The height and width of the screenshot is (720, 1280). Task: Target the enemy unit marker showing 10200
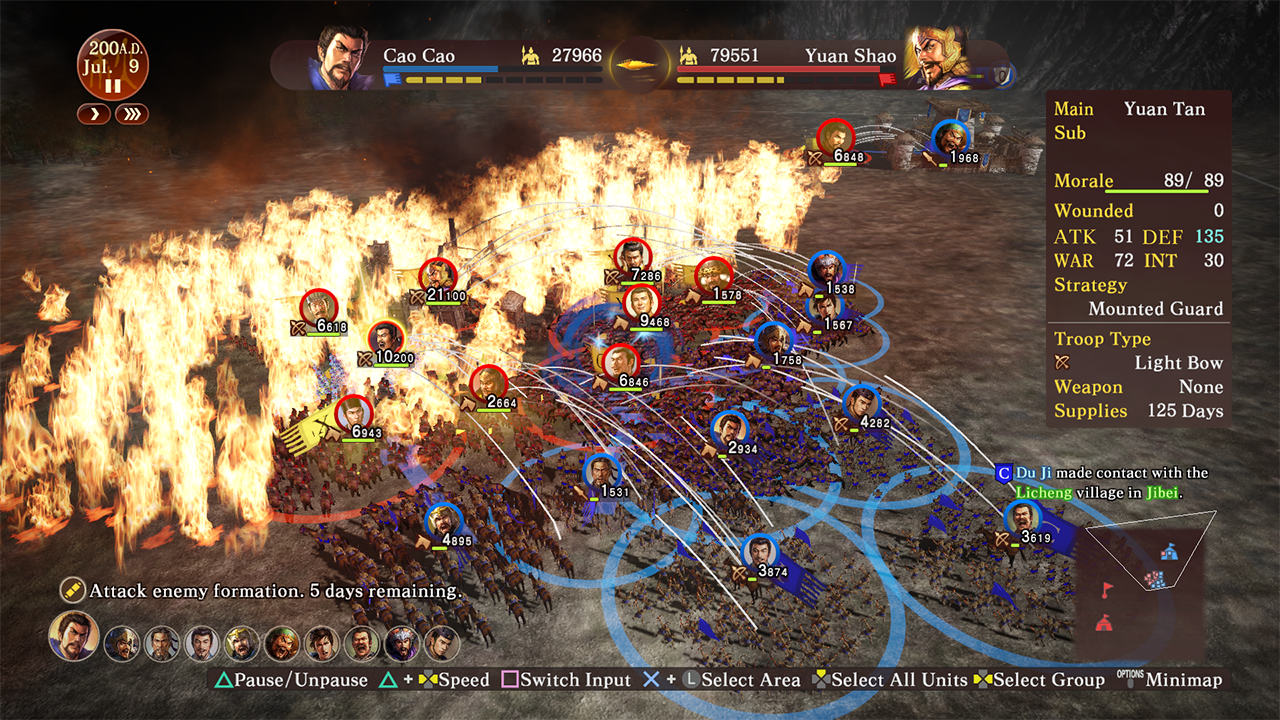385,339
